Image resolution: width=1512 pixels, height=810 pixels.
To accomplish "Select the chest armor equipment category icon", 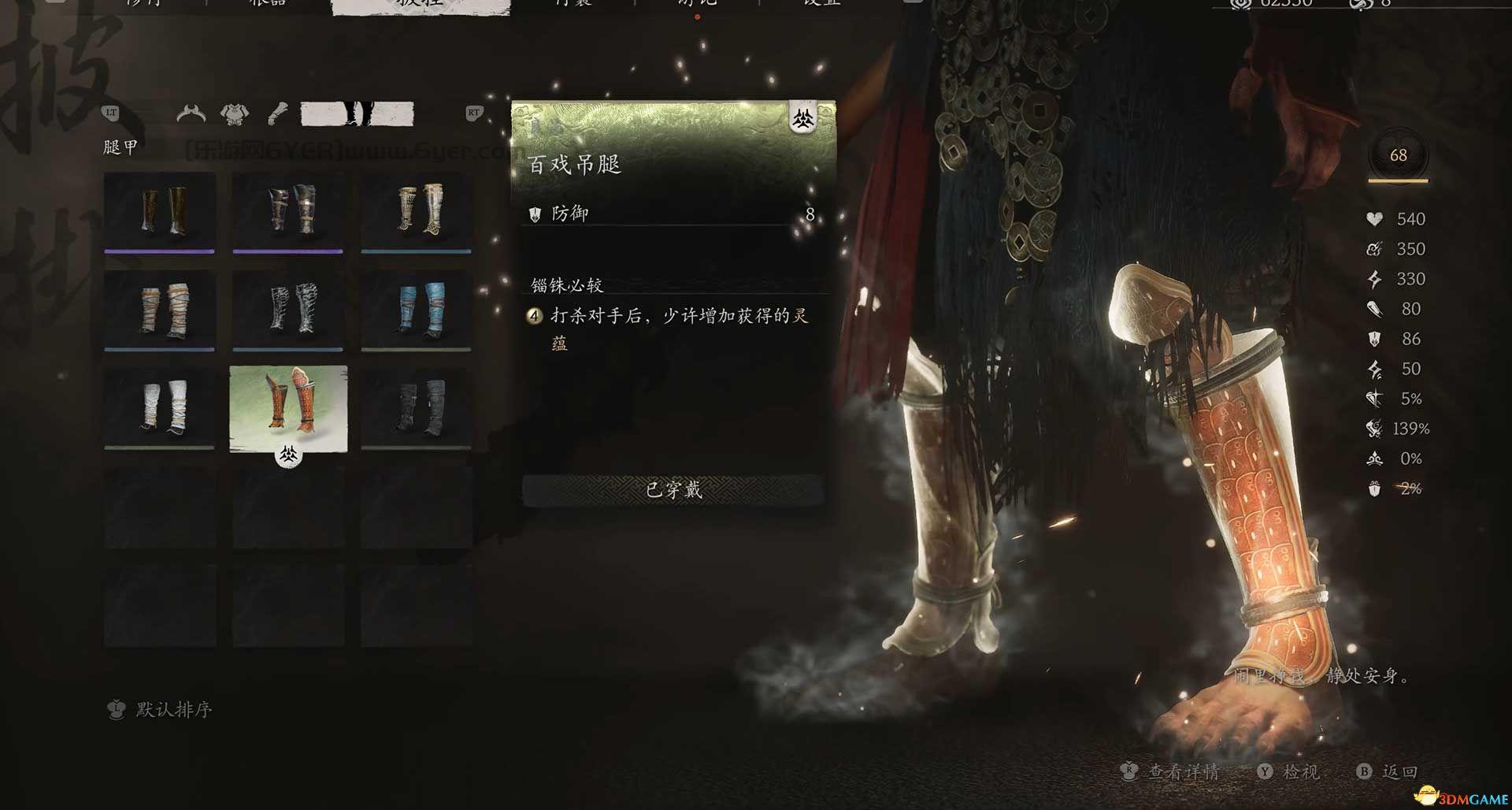I will point(233,113).
